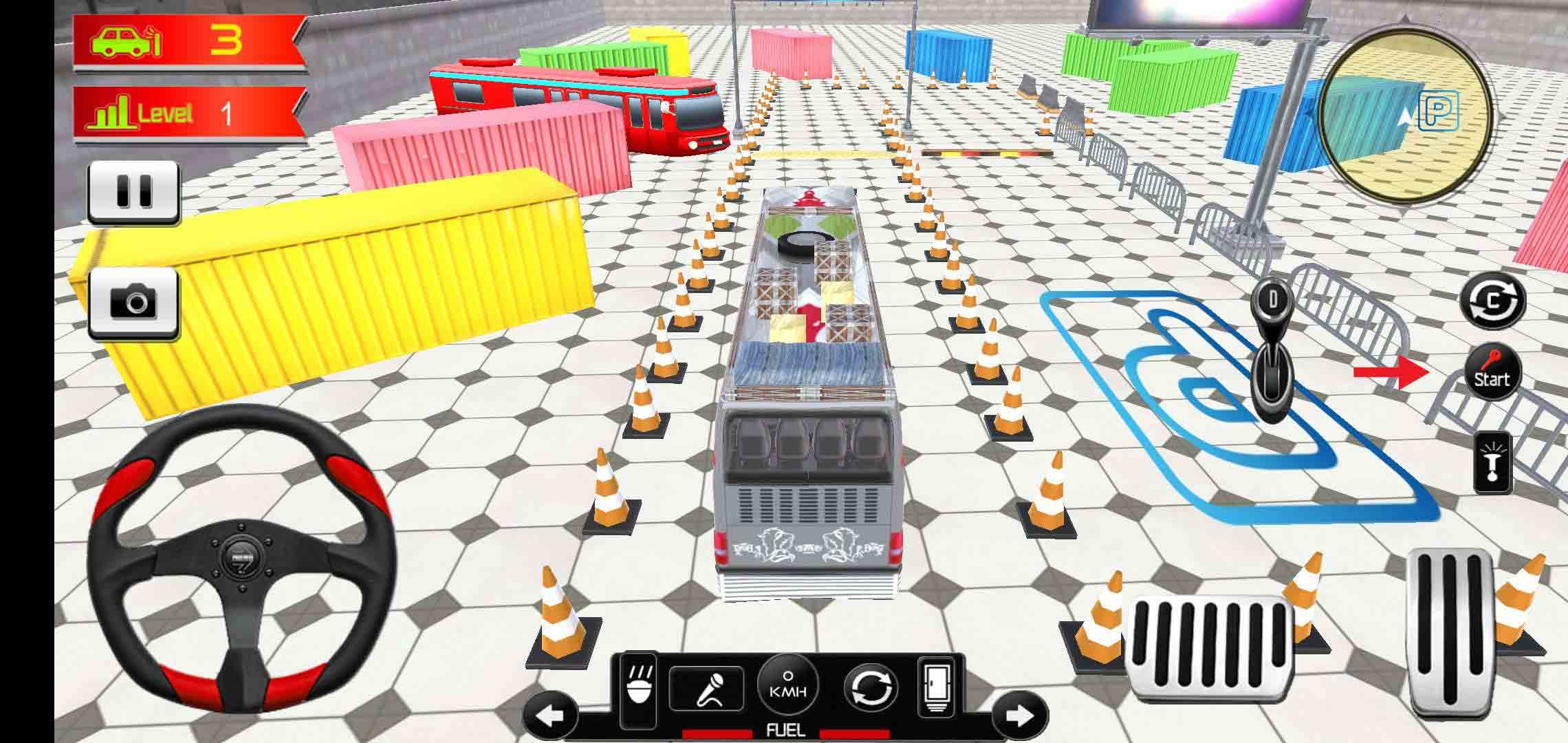
Task: Step on the accelerator pedal
Action: point(1449,633)
